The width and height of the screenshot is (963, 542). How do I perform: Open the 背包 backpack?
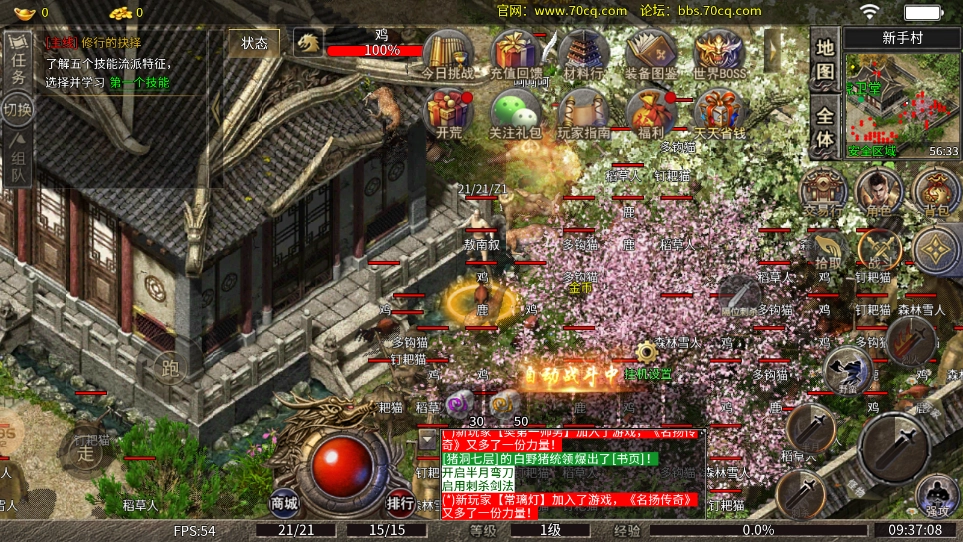937,190
